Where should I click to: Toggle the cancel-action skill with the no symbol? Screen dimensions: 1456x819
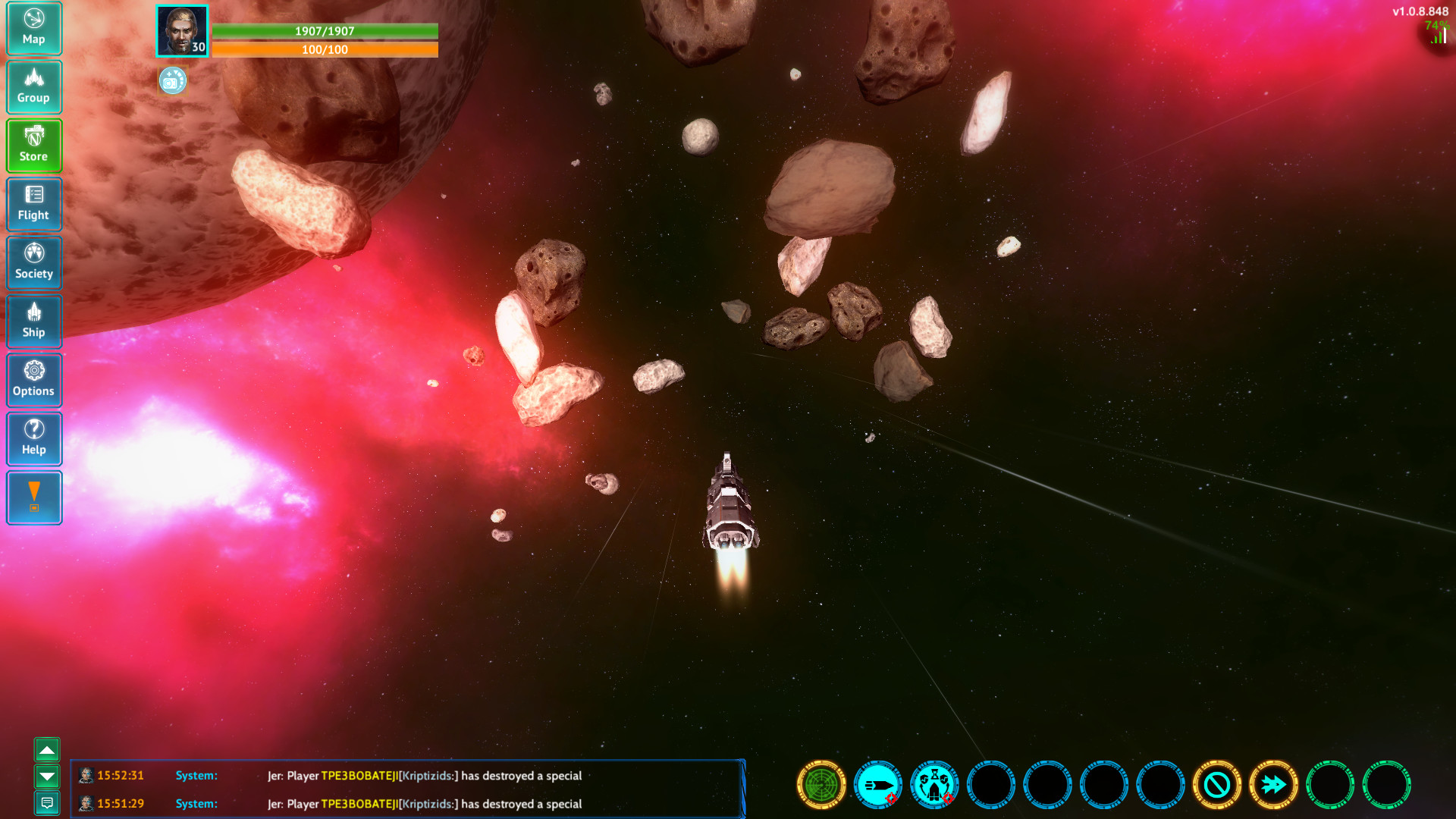click(1218, 786)
